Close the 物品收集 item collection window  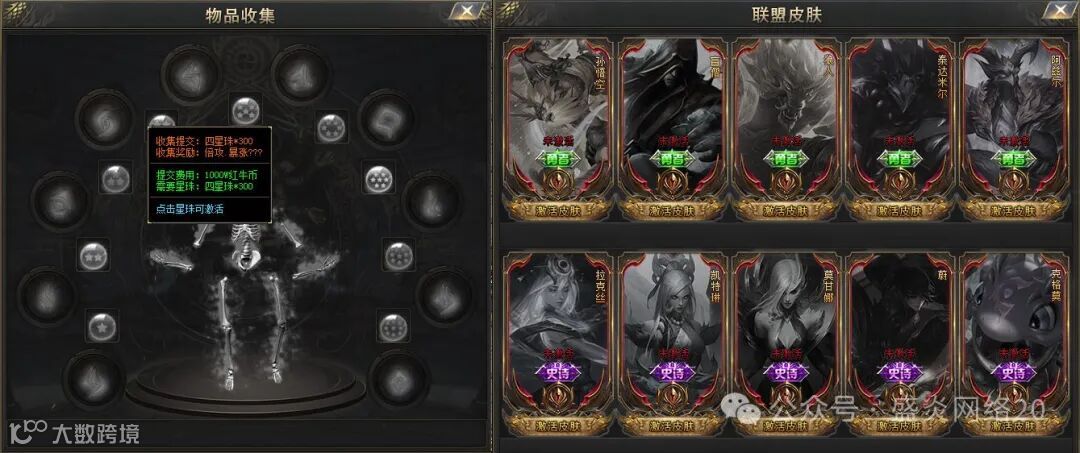click(x=464, y=12)
